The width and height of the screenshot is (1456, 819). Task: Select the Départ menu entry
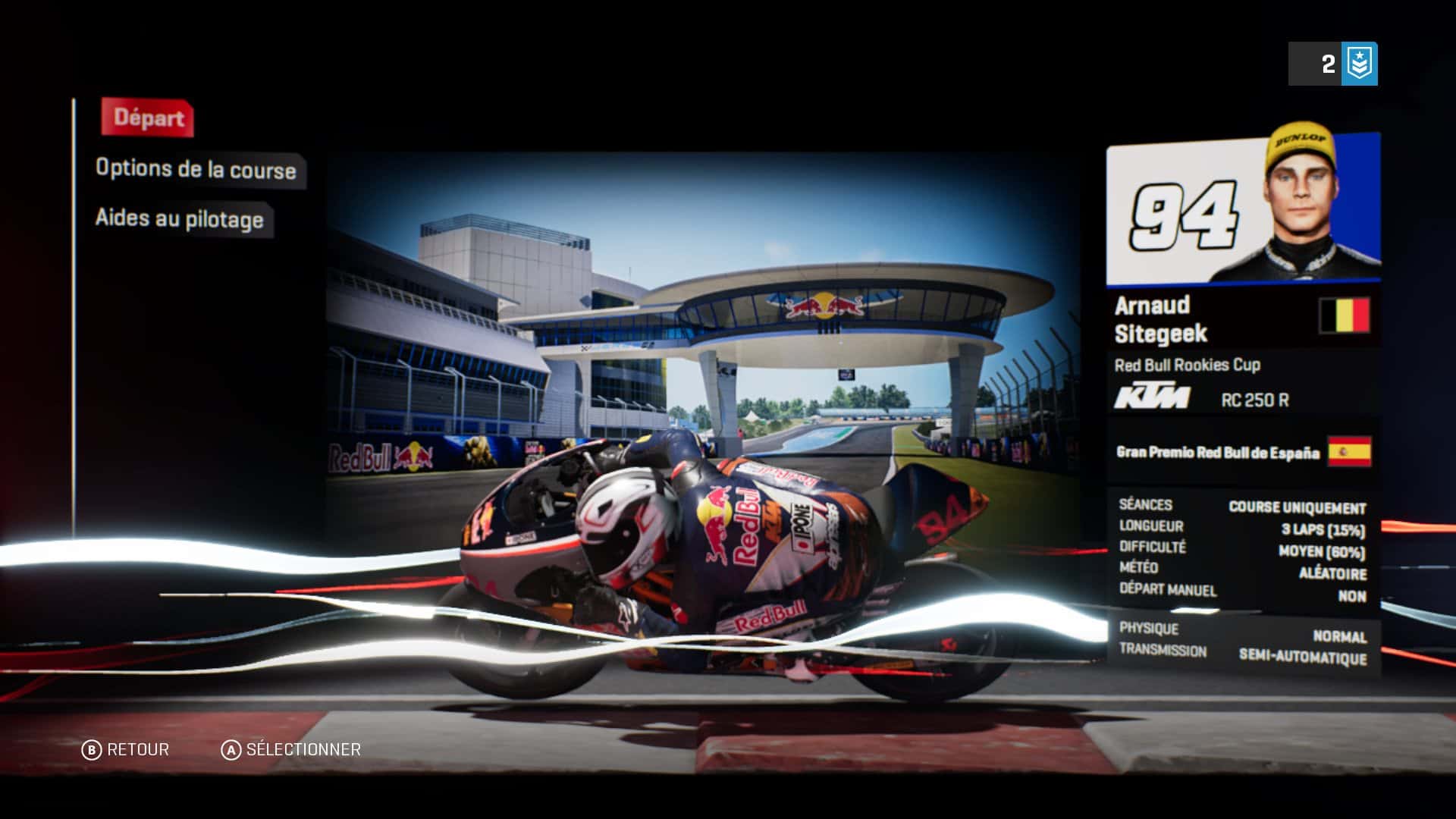[149, 118]
